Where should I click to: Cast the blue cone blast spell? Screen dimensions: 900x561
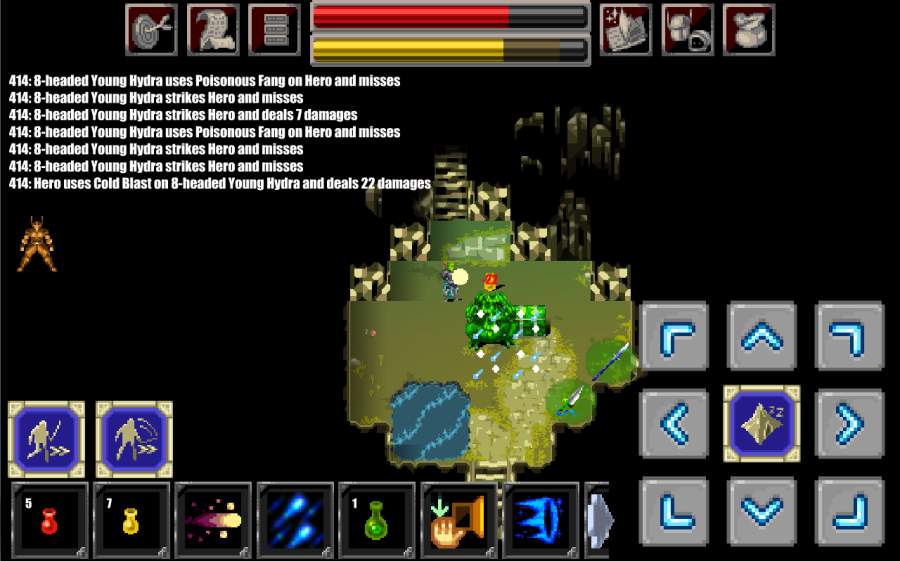[541, 520]
